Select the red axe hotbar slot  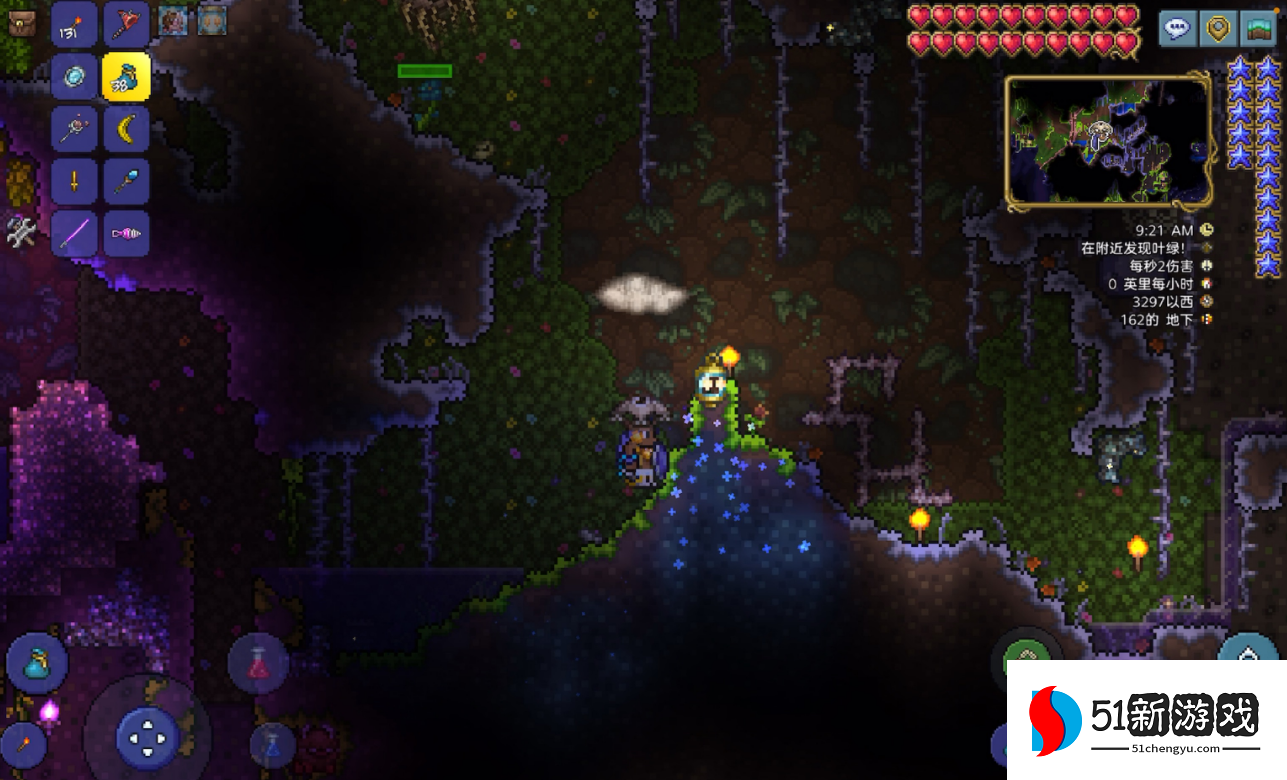pos(127,24)
